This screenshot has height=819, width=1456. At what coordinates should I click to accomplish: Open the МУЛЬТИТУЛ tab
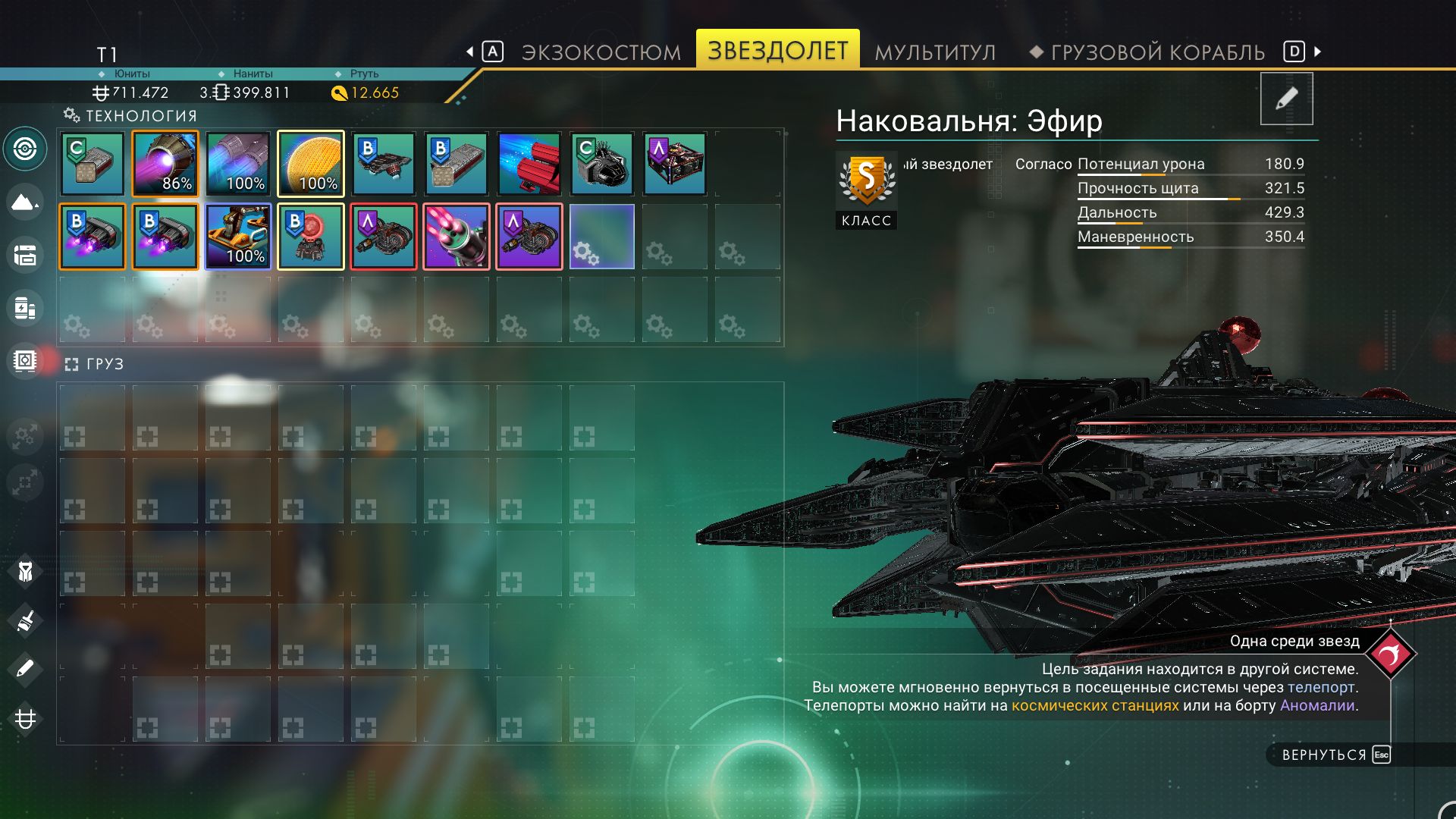[x=935, y=52]
